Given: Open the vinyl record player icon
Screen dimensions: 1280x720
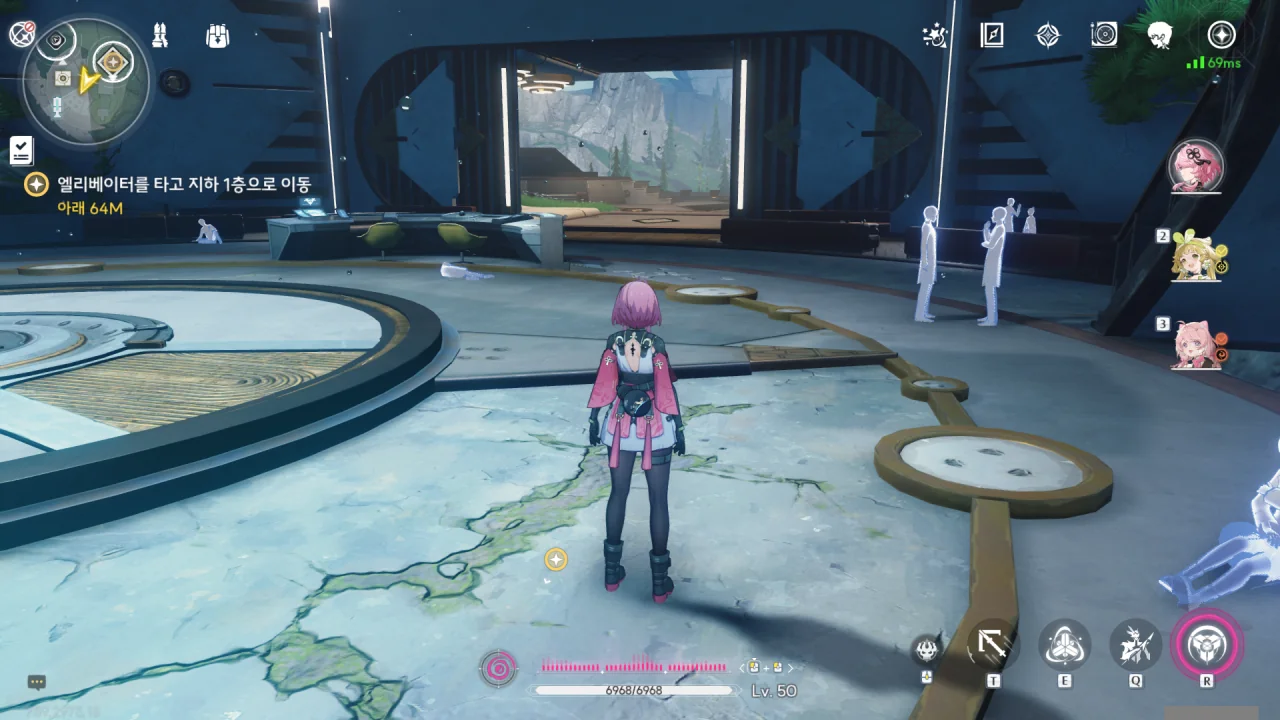Looking at the screenshot, I should (x=1104, y=36).
